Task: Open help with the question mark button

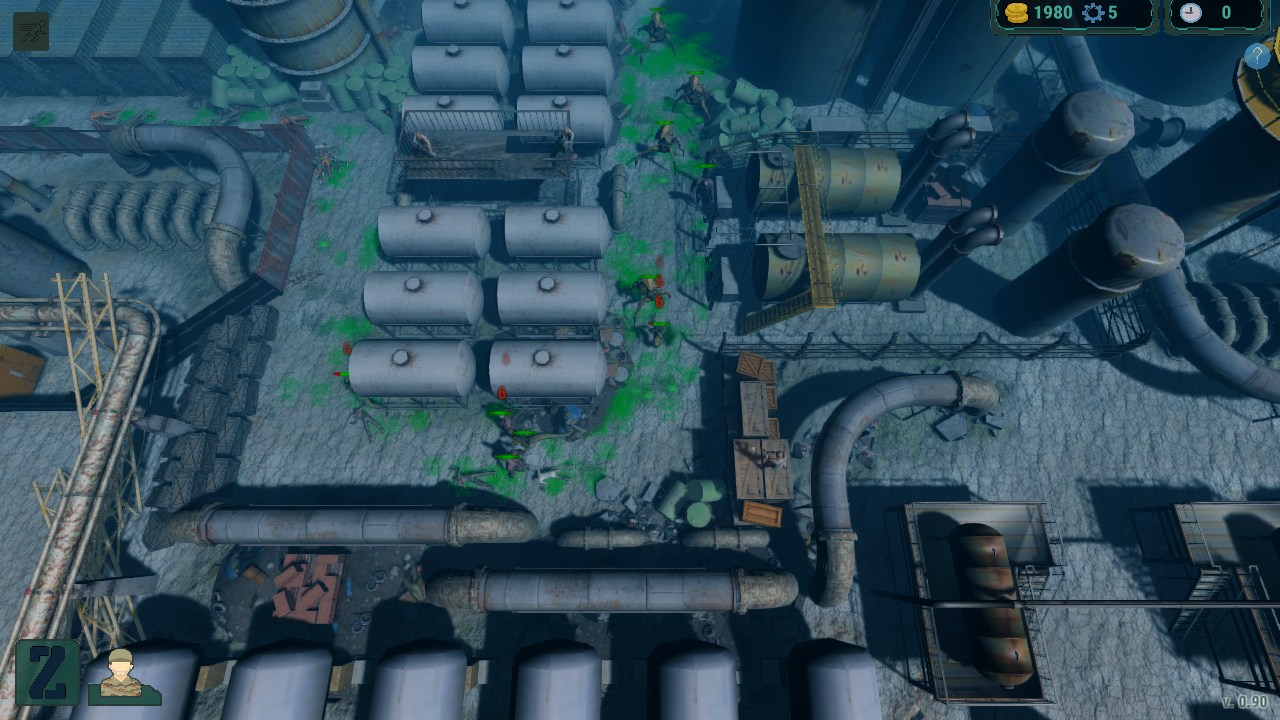Action: point(1256,56)
